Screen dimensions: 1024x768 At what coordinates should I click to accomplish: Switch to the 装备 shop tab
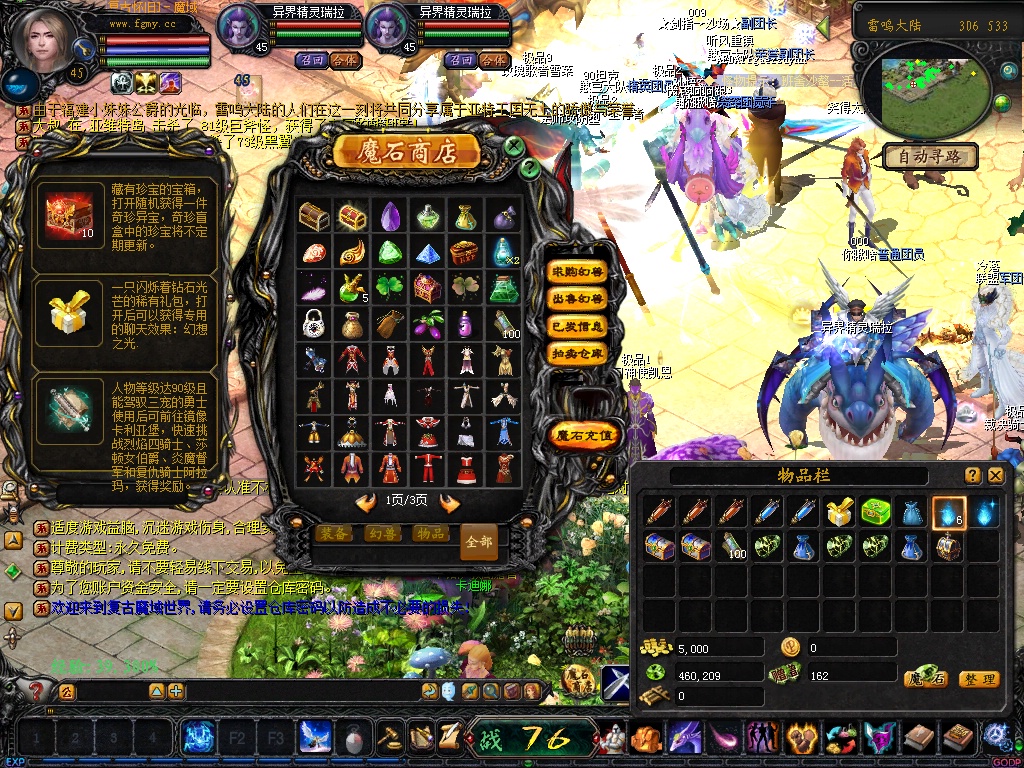332,534
